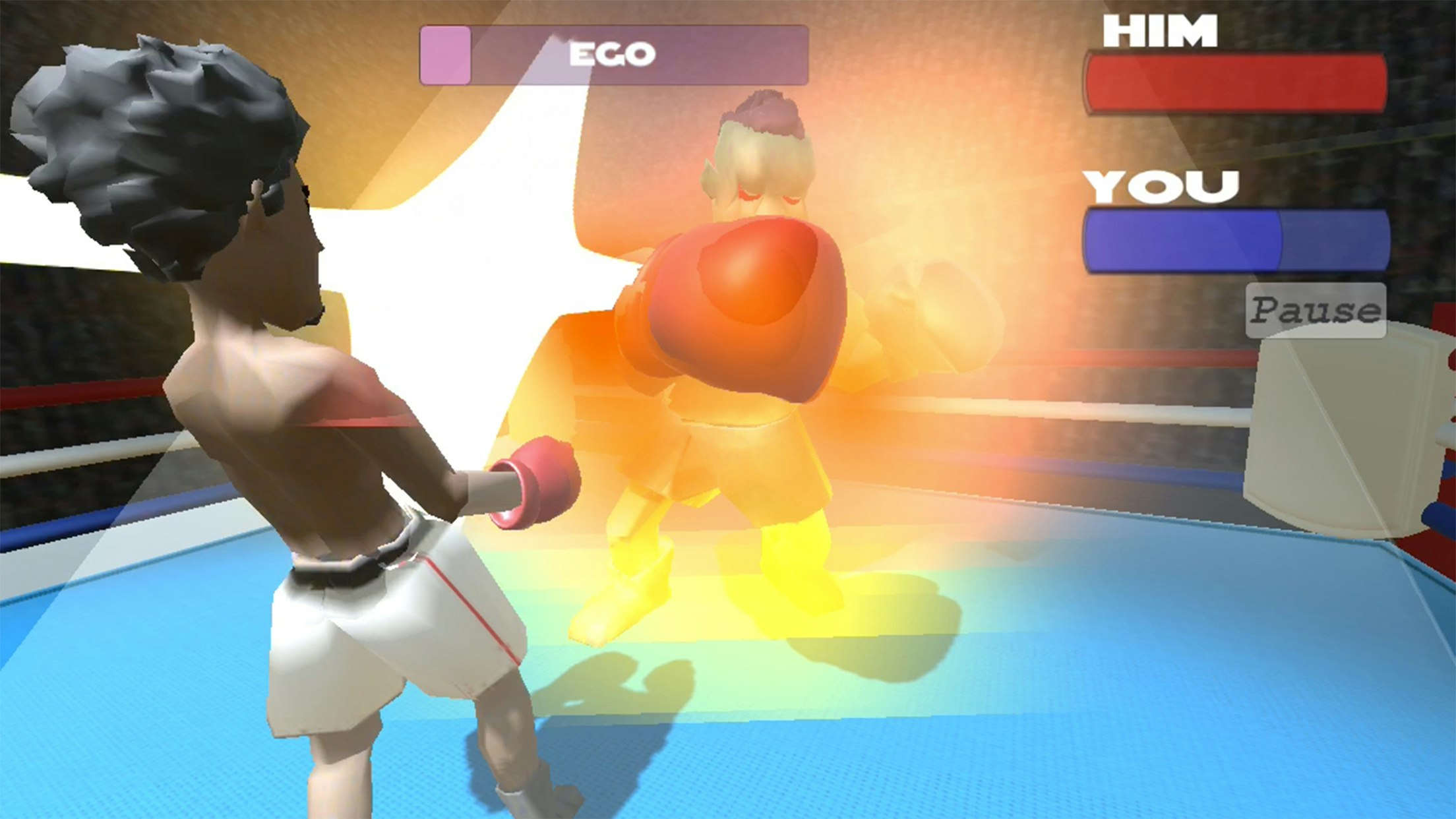Image resolution: width=1456 pixels, height=819 pixels.
Task: Tap the pink square on the EGO bar
Action: click(445, 56)
